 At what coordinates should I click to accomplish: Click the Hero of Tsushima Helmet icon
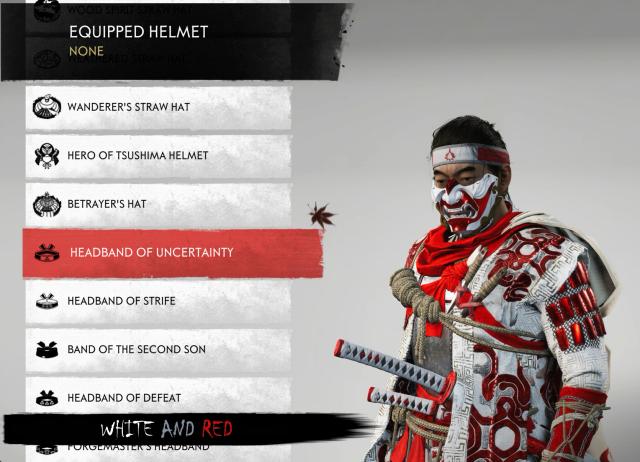[x=46, y=156]
